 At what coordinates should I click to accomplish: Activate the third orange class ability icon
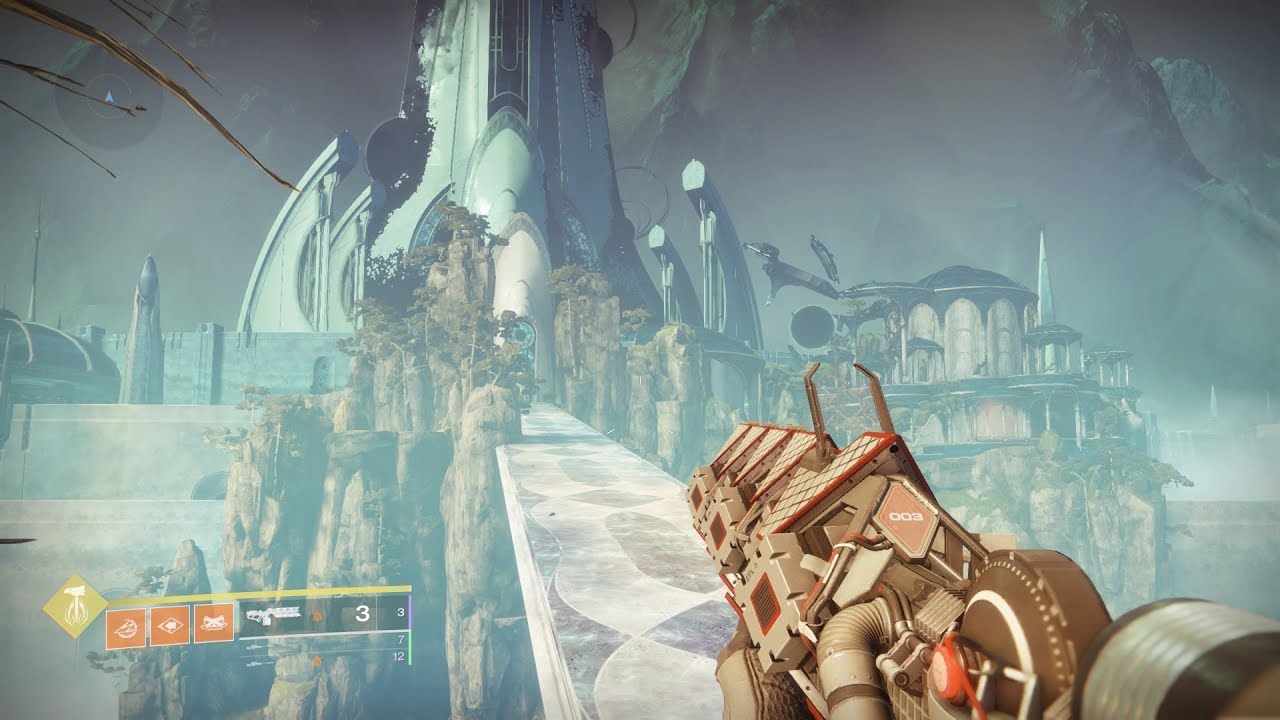pyautogui.click(x=213, y=624)
